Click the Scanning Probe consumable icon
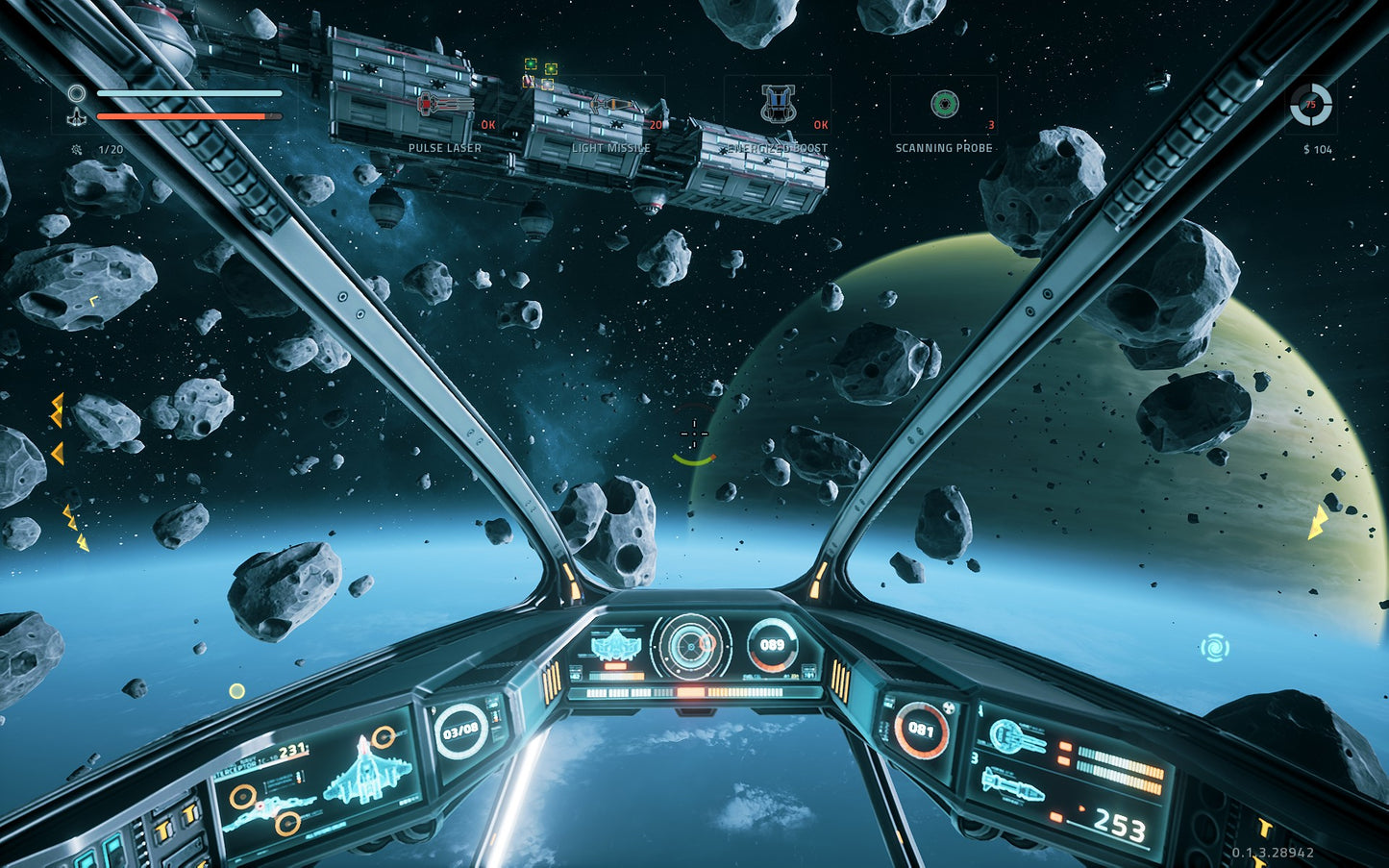 (945, 101)
